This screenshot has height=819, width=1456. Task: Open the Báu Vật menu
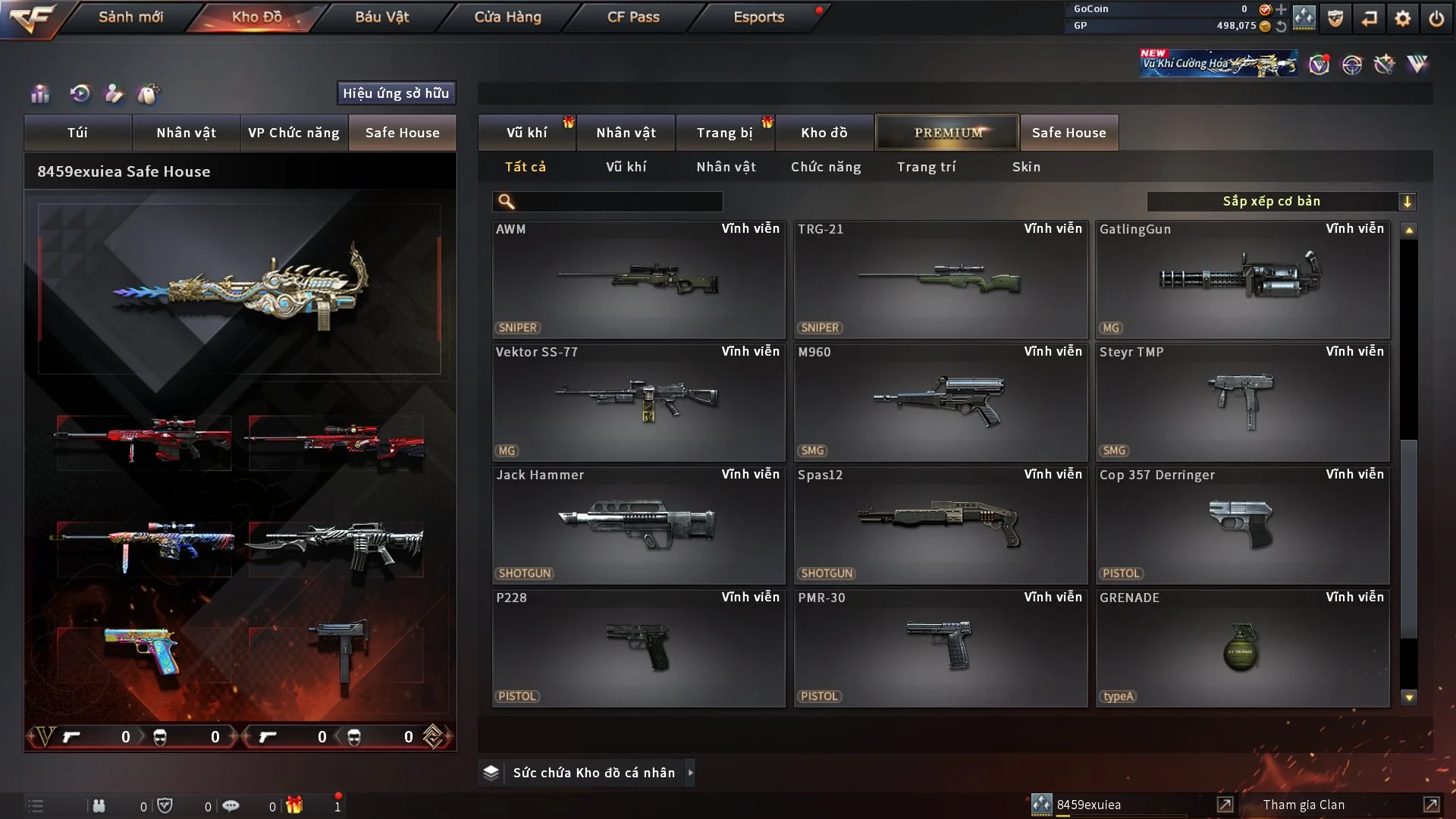click(x=381, y=17)
